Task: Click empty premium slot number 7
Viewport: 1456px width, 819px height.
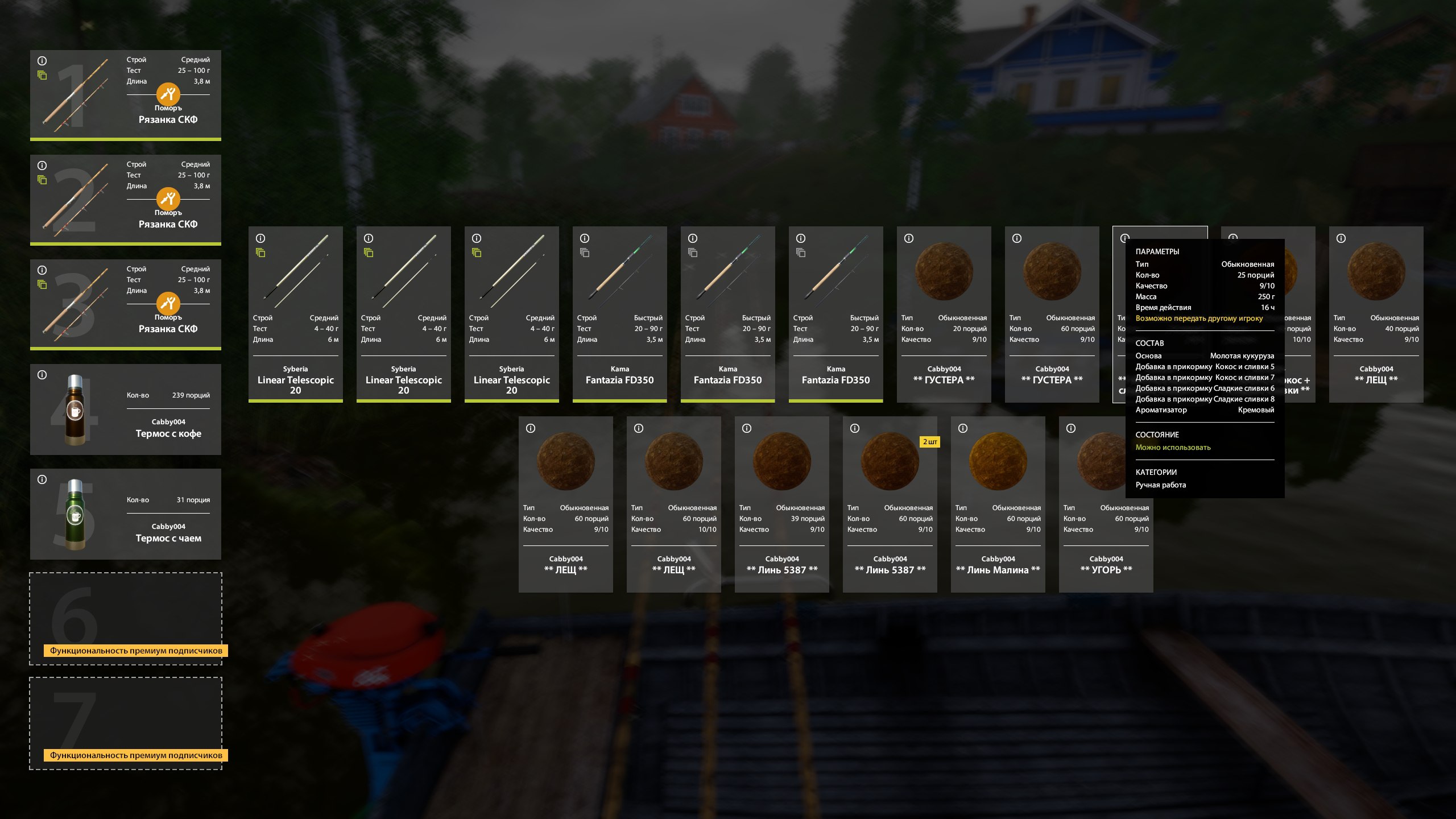Action: [125, 723]
